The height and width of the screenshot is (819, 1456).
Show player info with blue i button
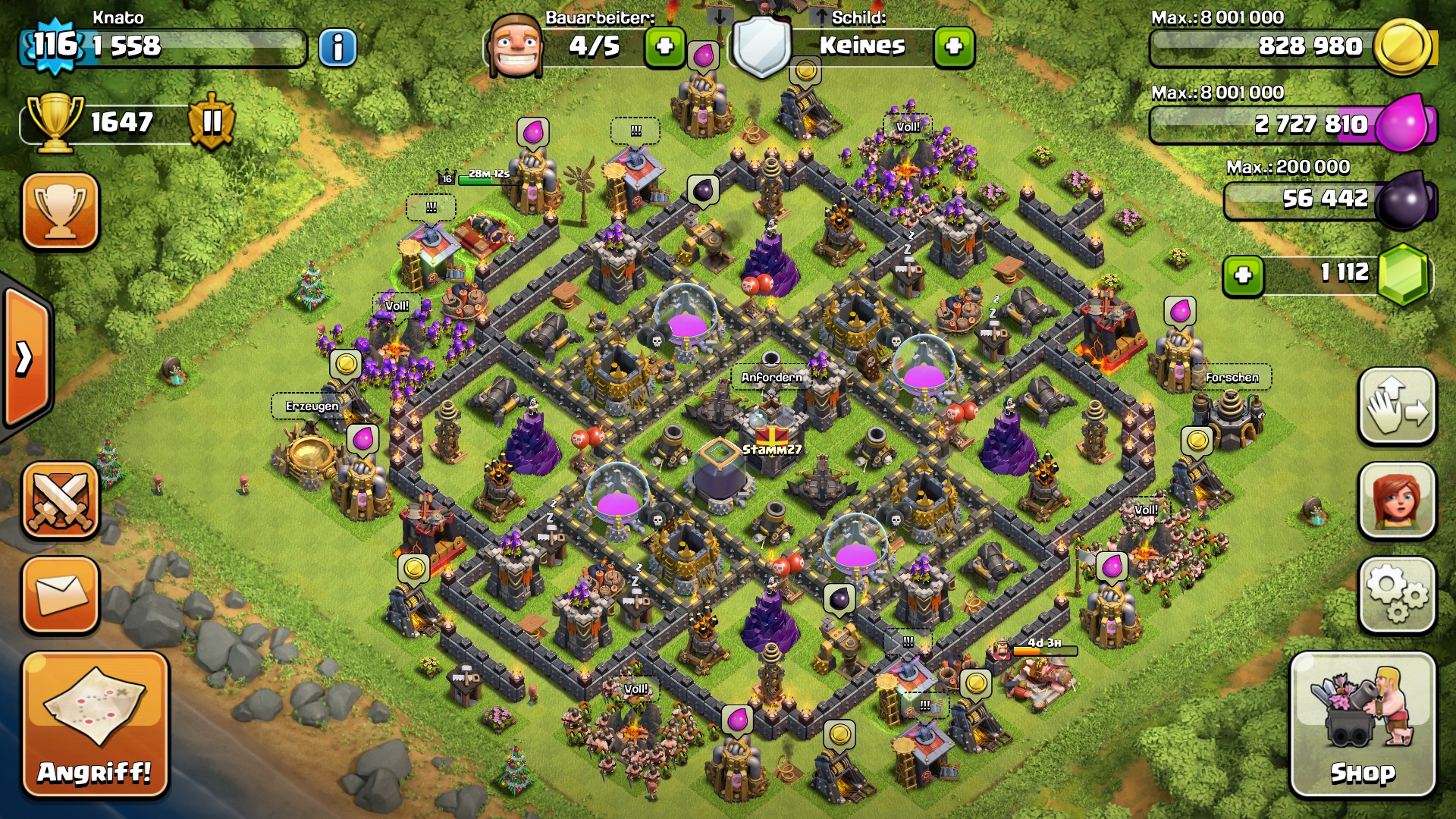tap(337, 48)
